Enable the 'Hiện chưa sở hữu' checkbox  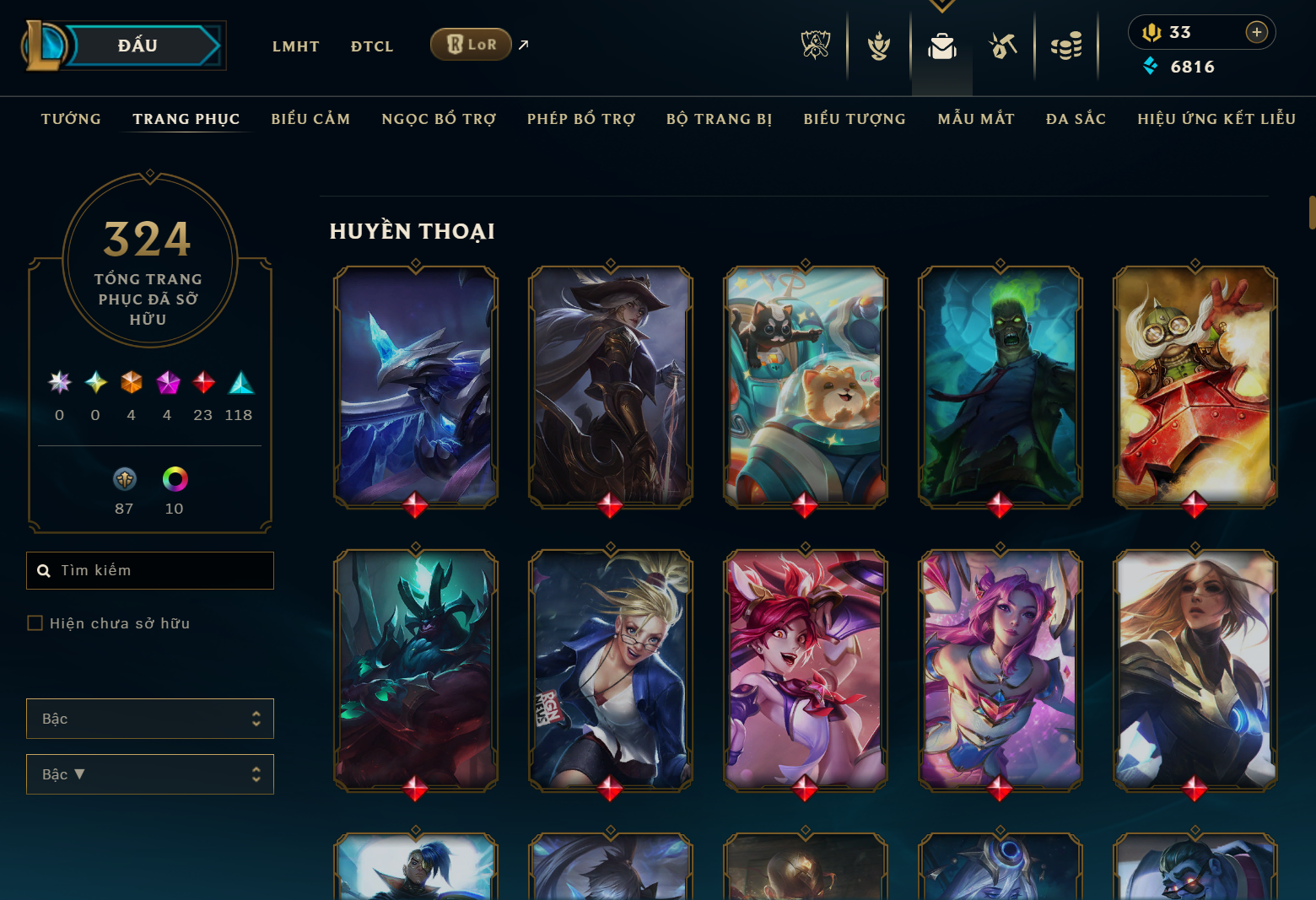(x=35, y=622)
